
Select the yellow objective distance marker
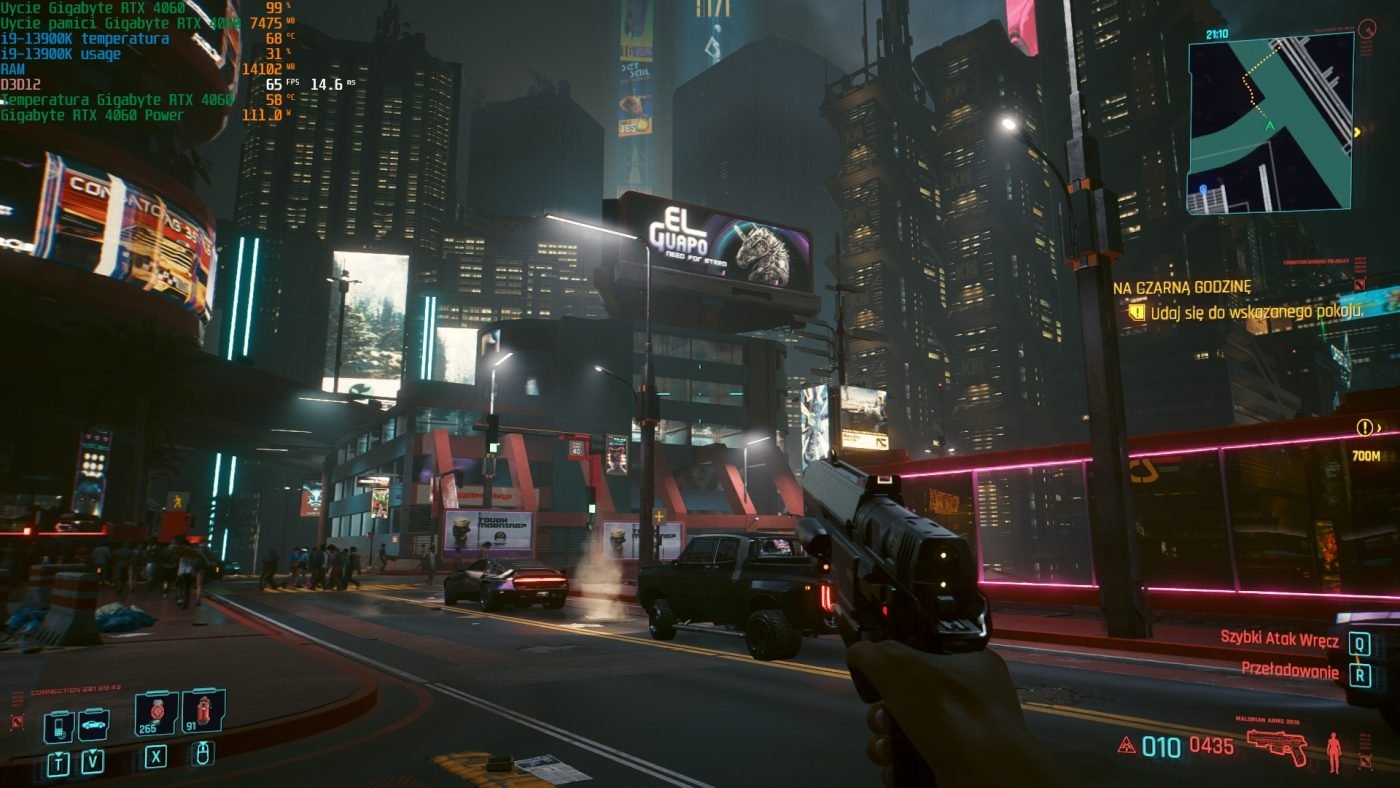click(1368, 428)
